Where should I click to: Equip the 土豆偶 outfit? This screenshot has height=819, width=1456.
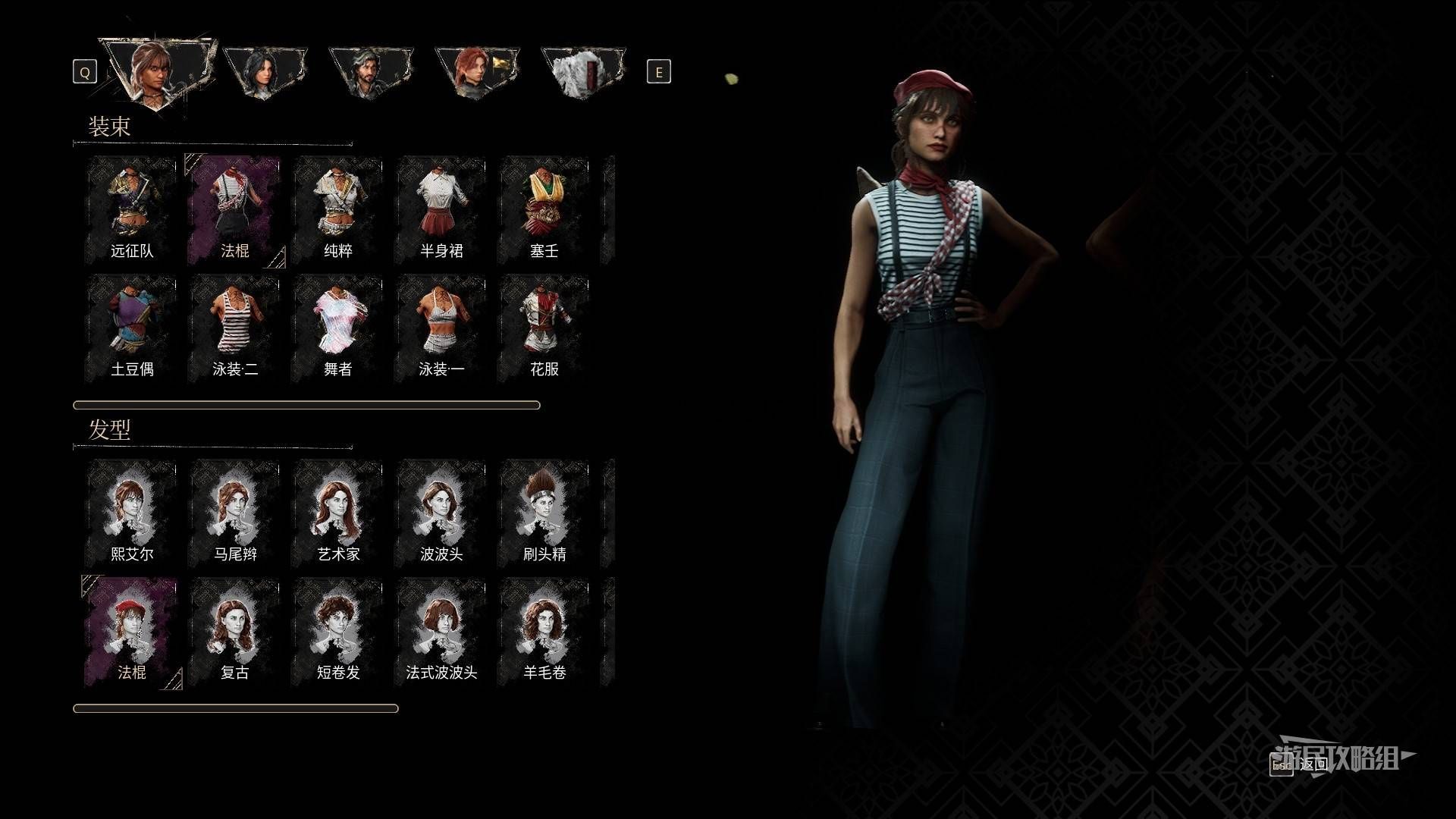(132, 328)
